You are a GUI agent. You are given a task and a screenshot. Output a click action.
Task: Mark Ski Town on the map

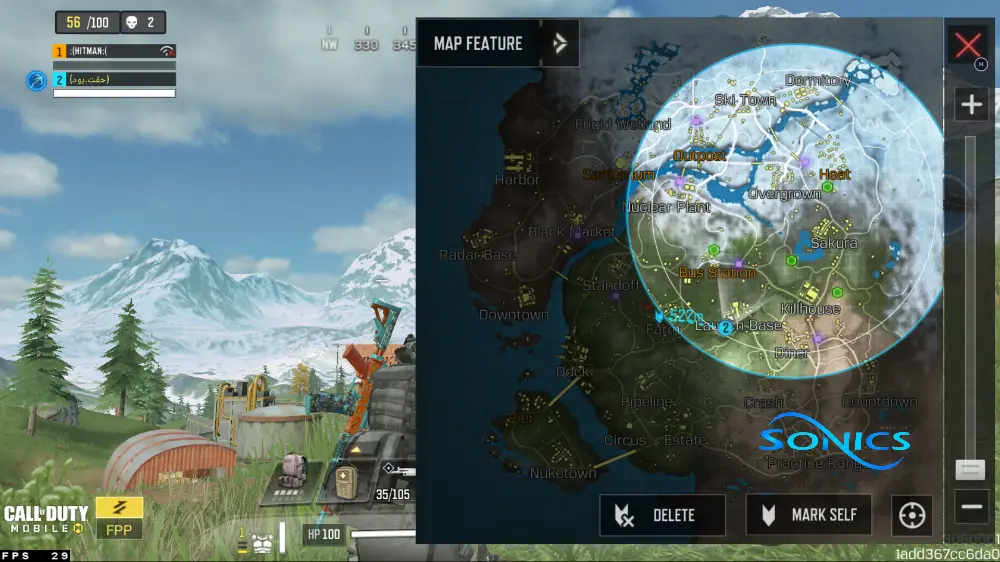click(x=745, y=100)
